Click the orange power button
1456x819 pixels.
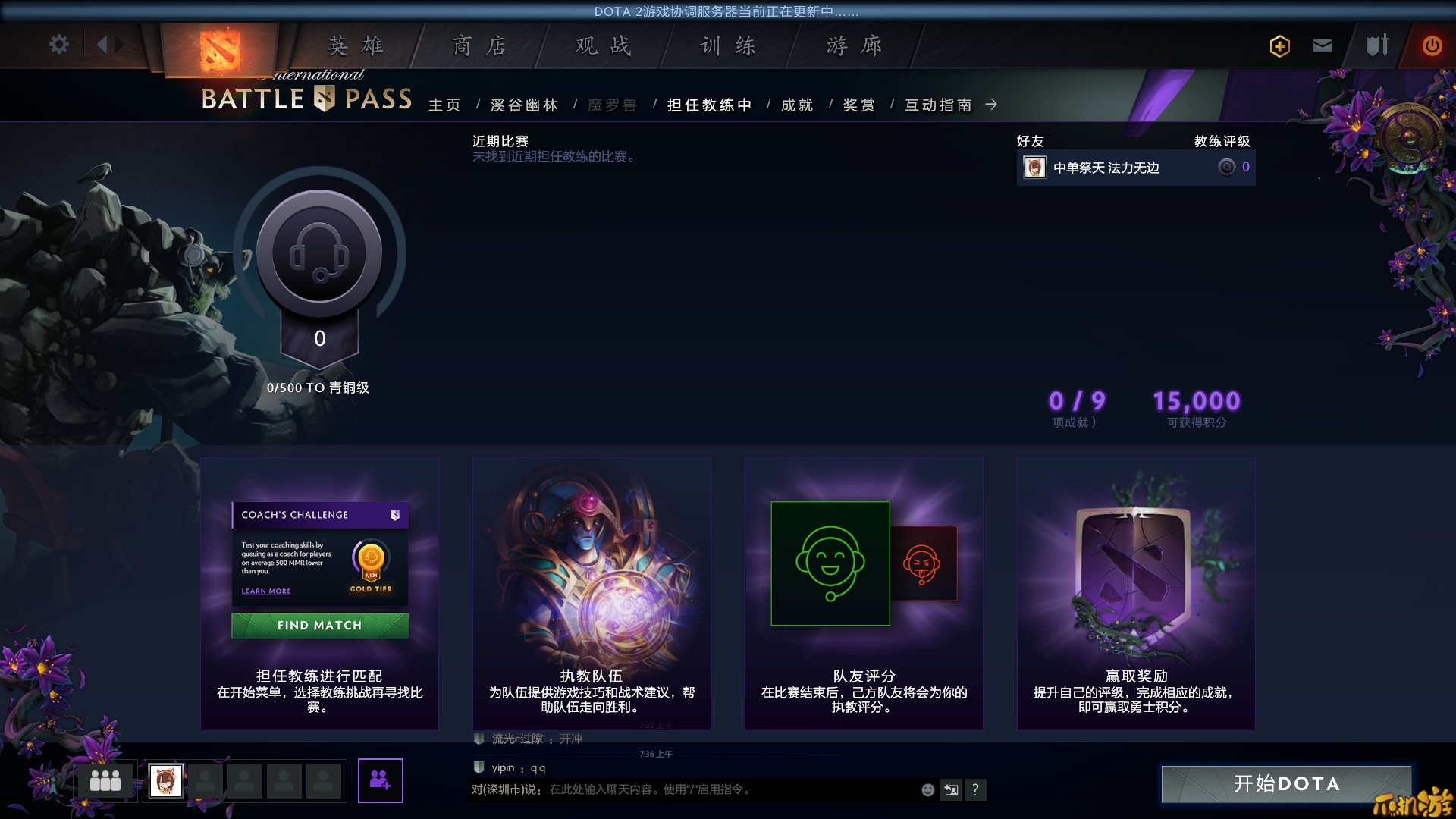click(x=1431, y=45)
